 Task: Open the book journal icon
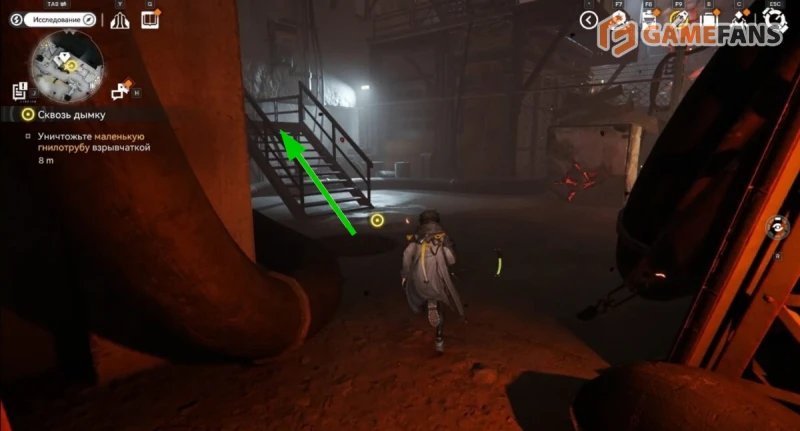coord(151,19)
